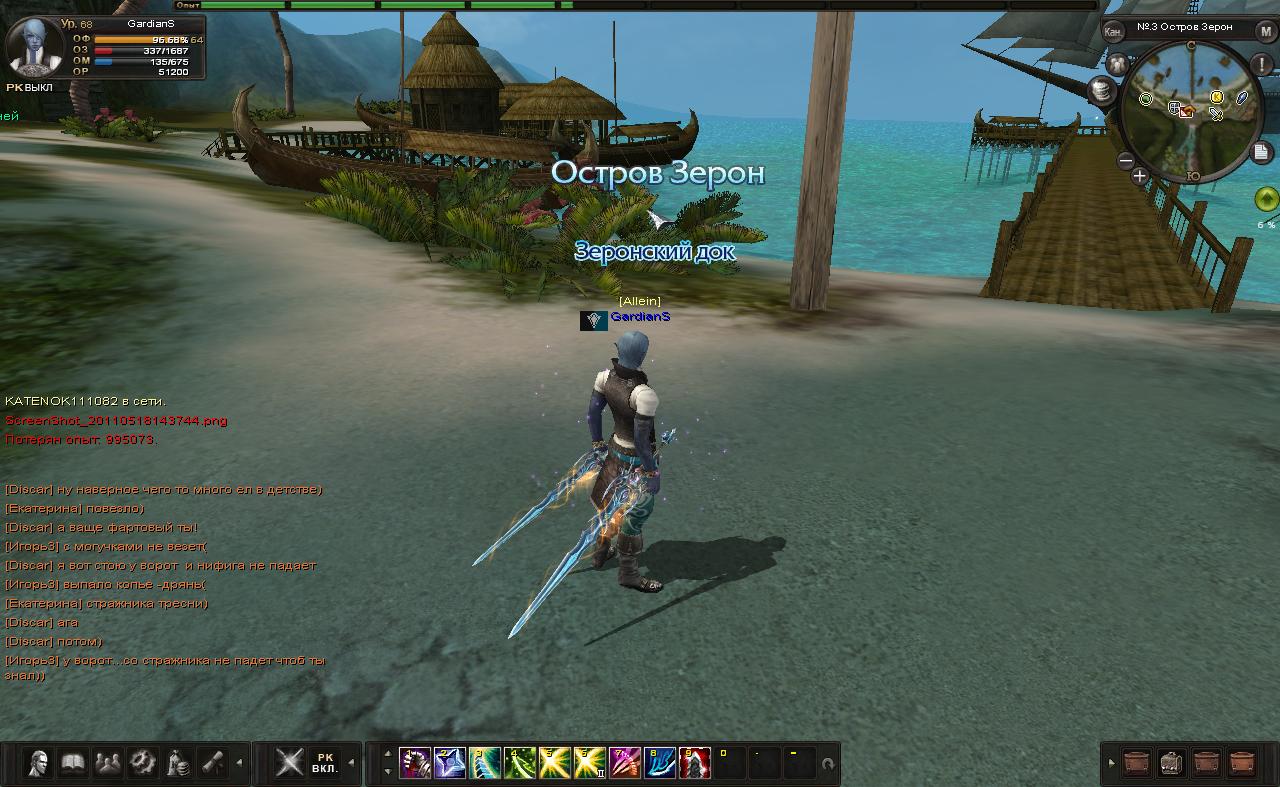Click the Кан. channel button
The height and width of the screenshot is (787, 1280).
coord(1113,31)
